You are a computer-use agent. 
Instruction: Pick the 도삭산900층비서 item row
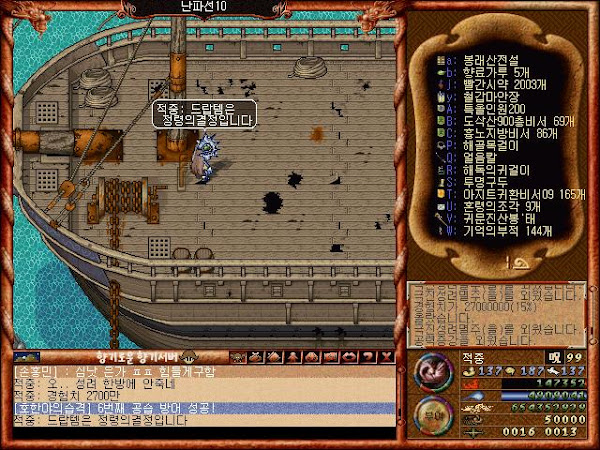(501, 121)
